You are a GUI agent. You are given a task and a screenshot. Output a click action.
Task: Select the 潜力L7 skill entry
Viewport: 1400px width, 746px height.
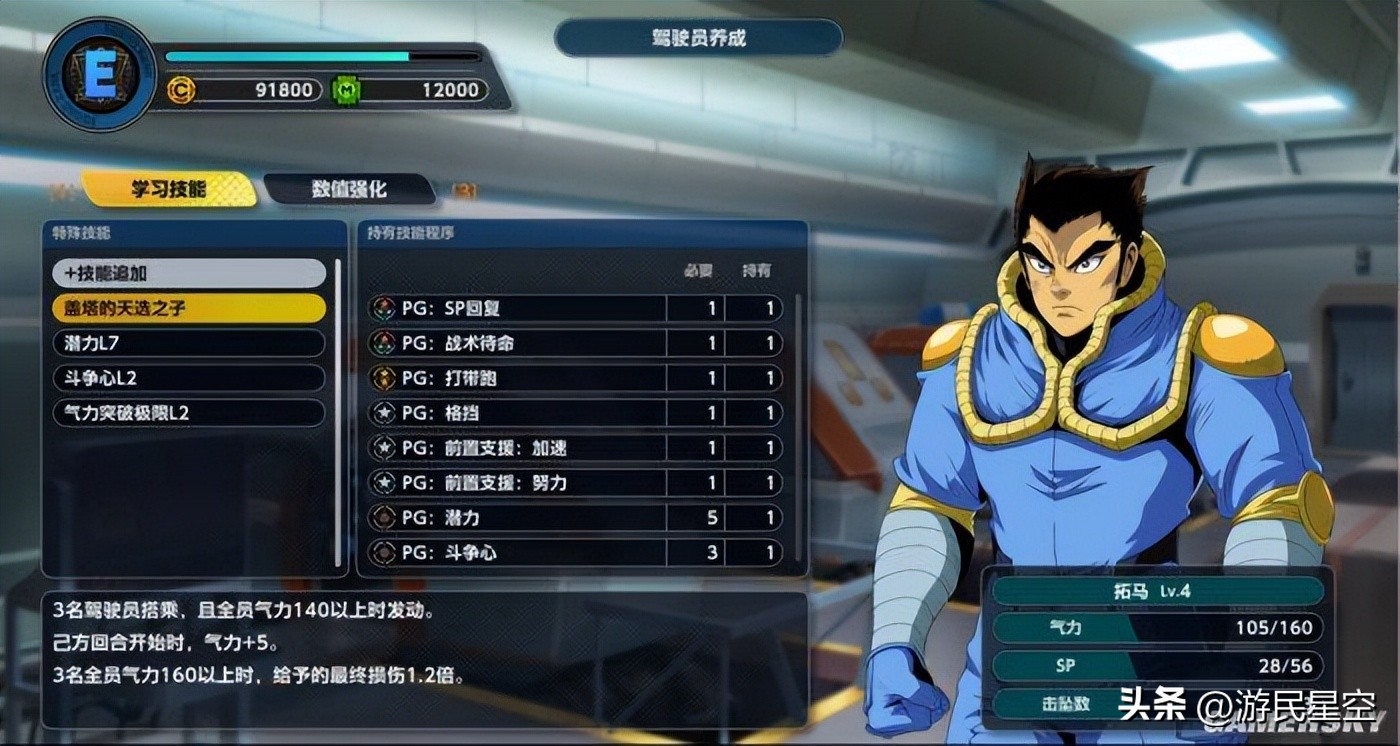(189, 343)
